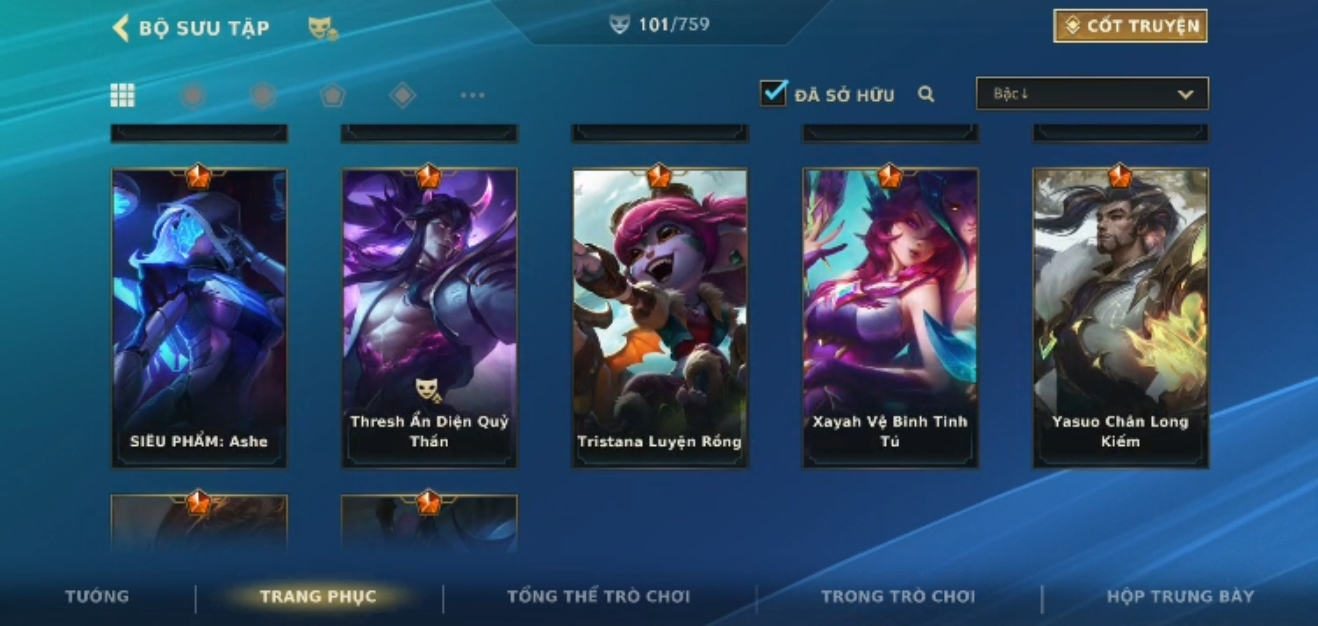Click the golden masks icon beside title
The height and width of the screenshot is (626, 1318).
[x=322, y=29]
